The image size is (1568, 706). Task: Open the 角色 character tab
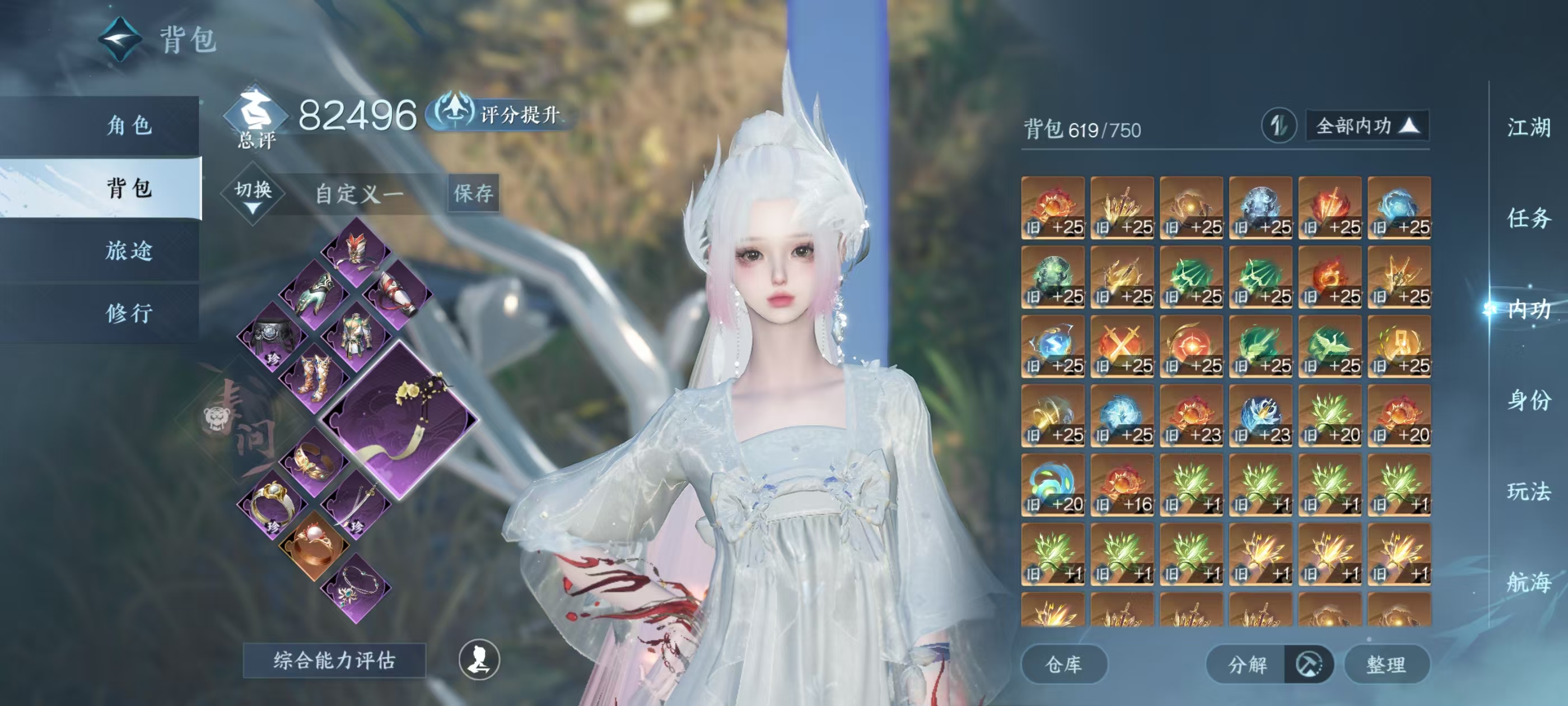(x=129, y=126)
